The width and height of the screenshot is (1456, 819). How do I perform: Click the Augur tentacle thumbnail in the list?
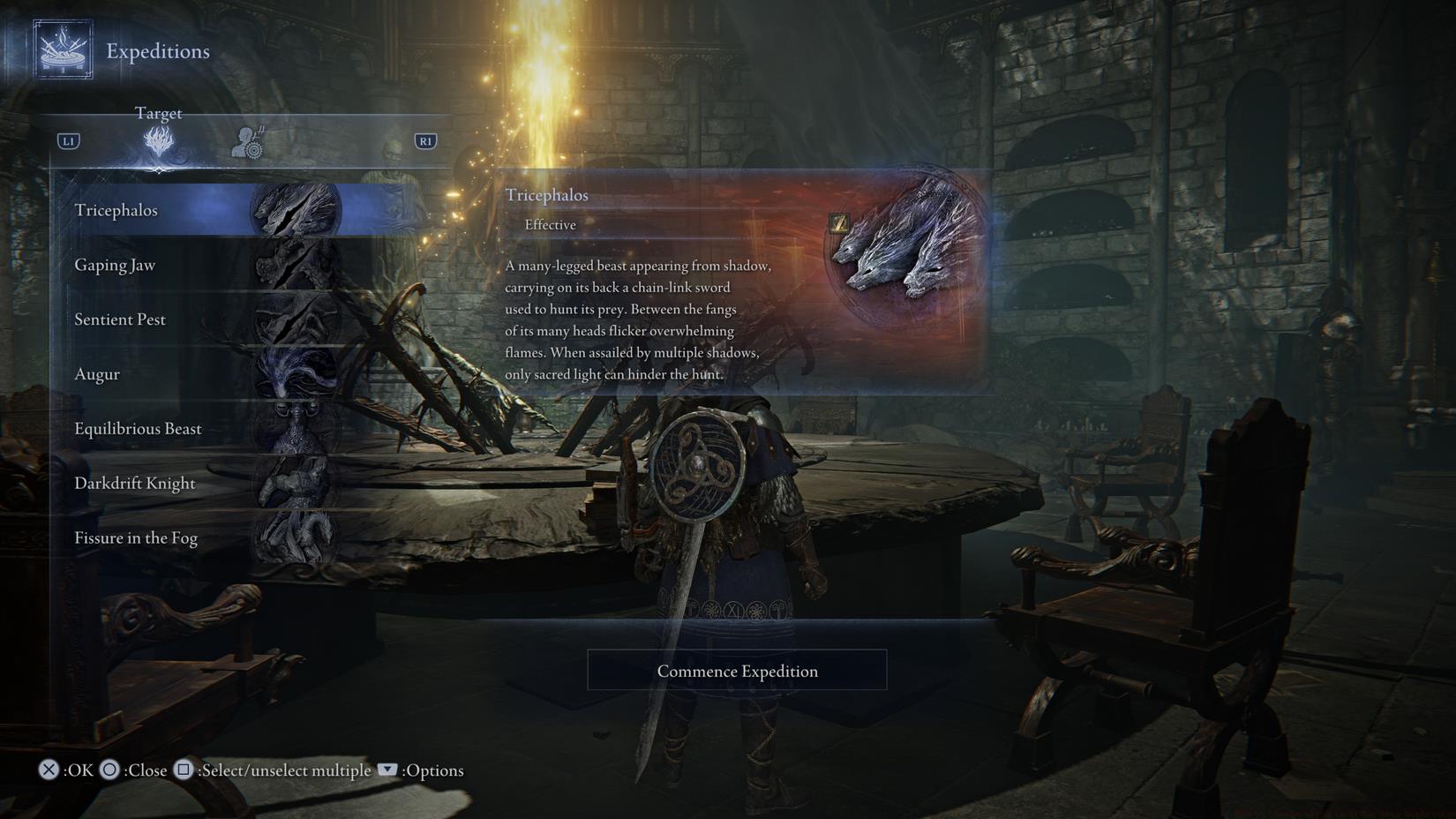pyautogui.click(x=294, y=373)
